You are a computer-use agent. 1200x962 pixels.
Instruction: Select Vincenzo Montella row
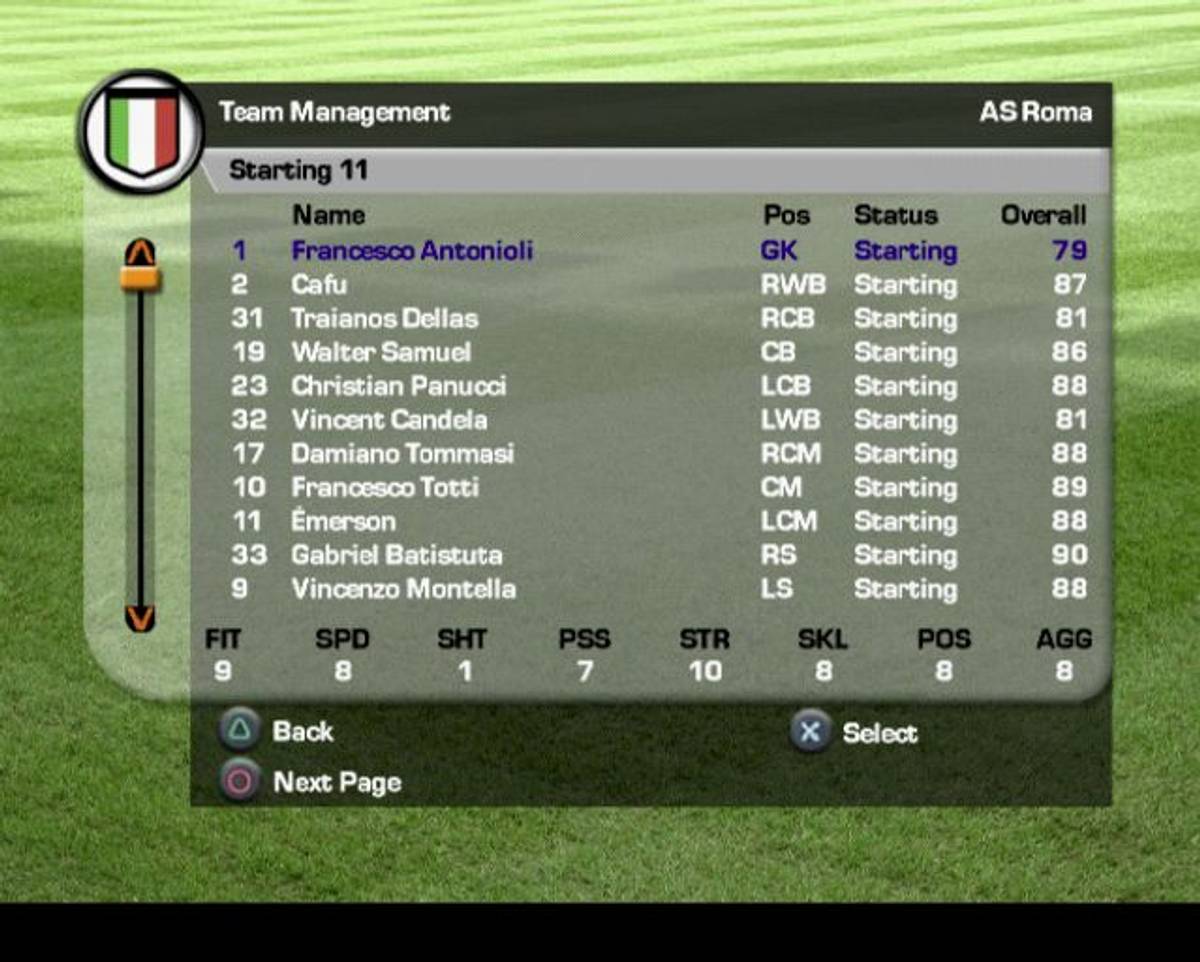point(403,589)
